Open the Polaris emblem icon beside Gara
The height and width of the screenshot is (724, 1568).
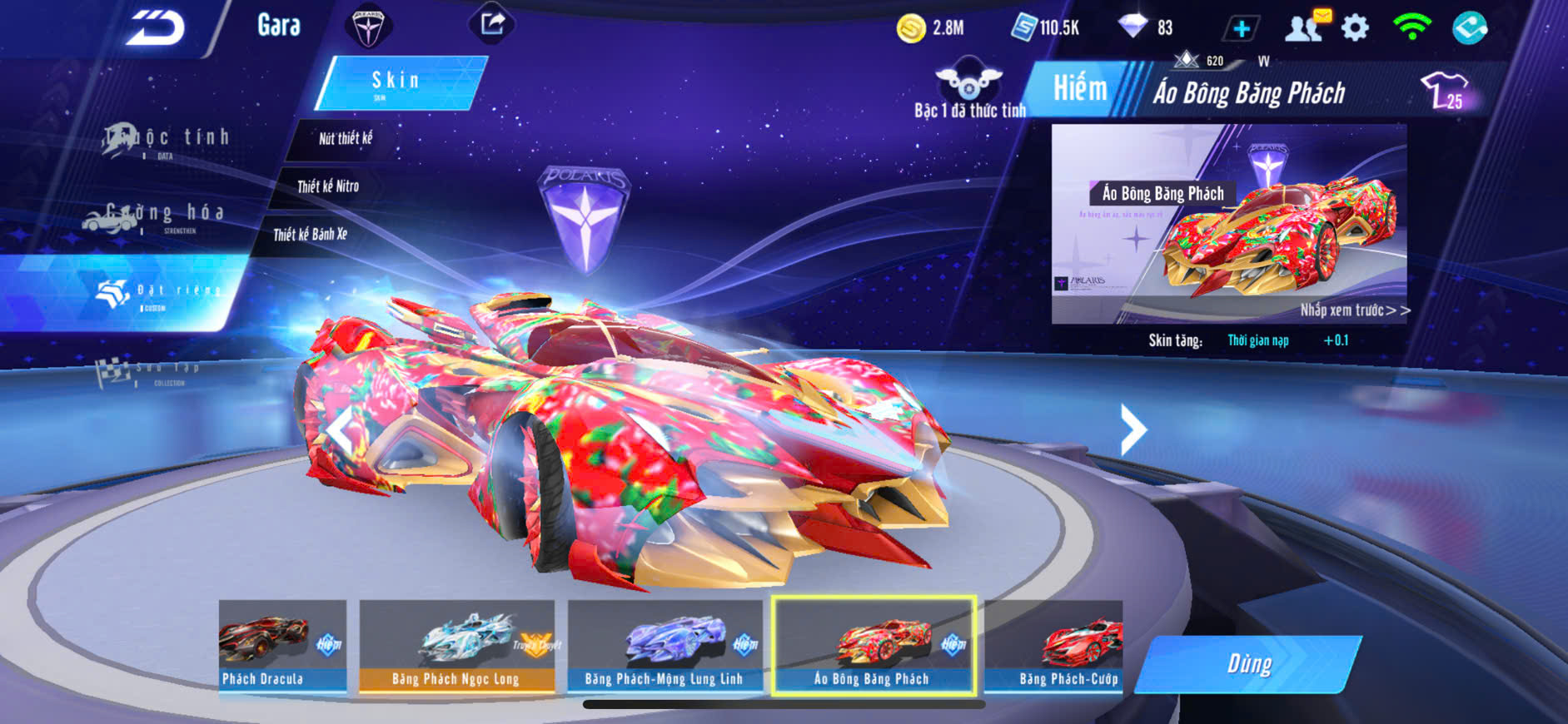pos(367,27)
